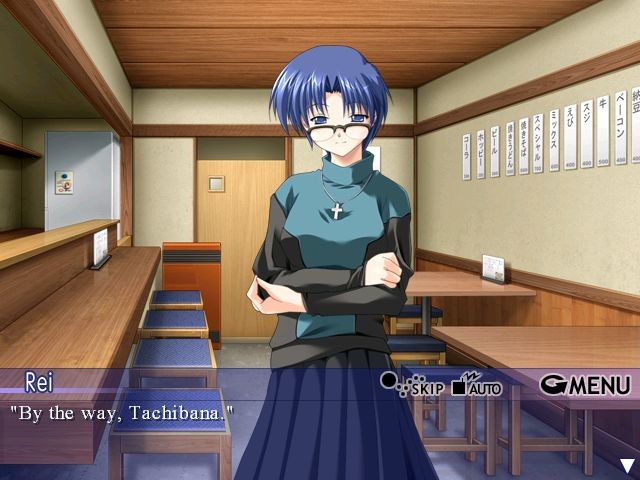Open the game MENU

pos(586,384)
